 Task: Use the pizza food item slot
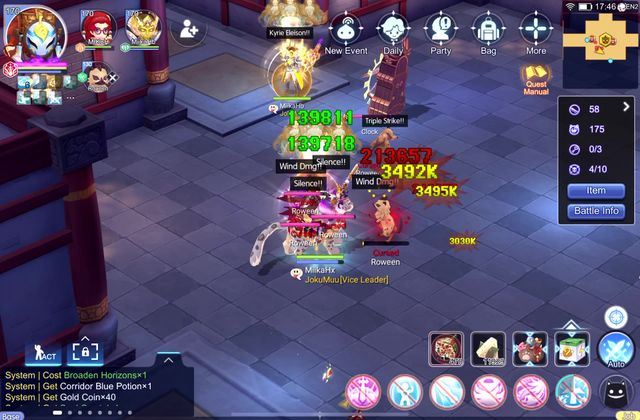click(x=445, y=349)
